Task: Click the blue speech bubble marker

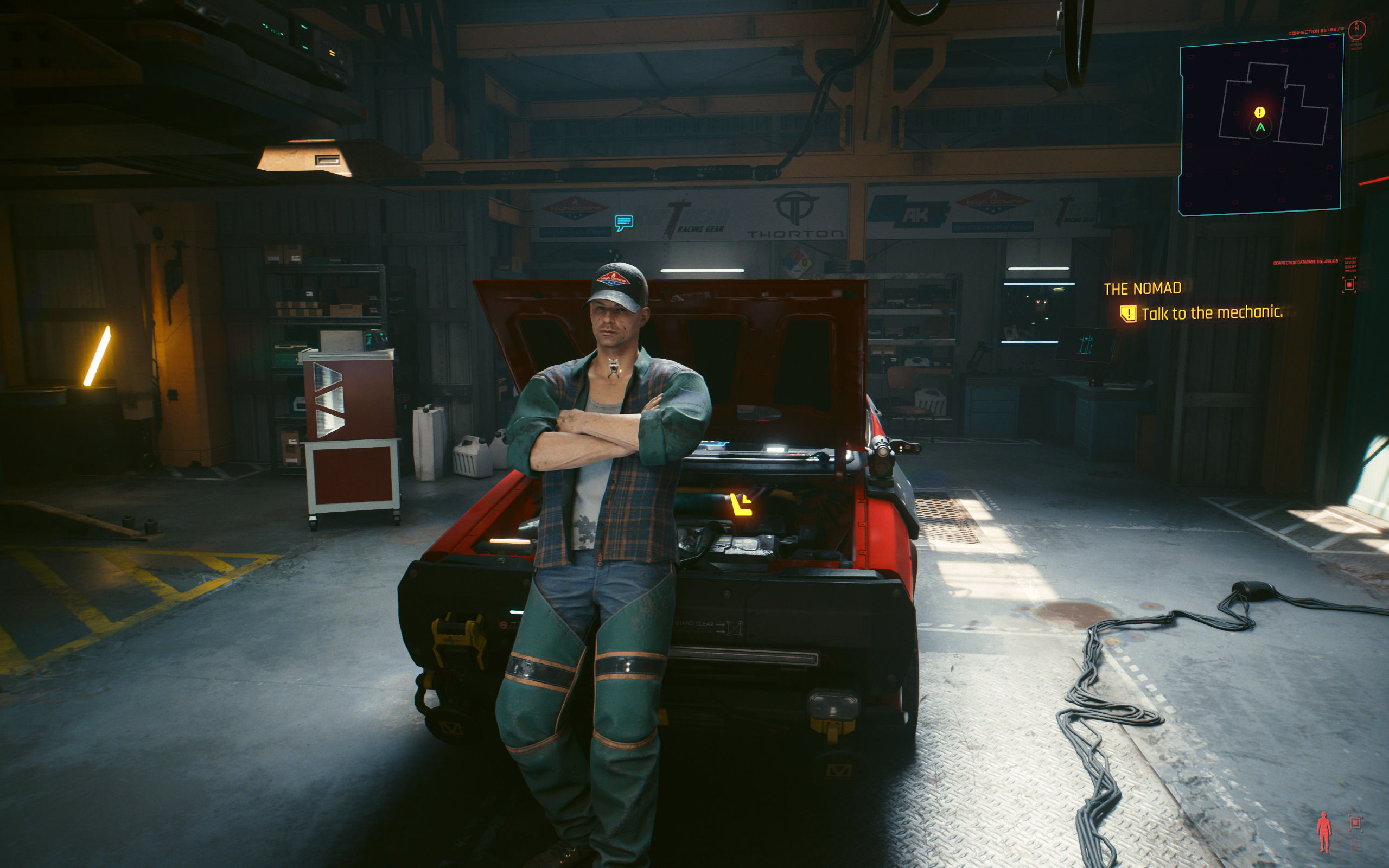Action: coord(624,222)
